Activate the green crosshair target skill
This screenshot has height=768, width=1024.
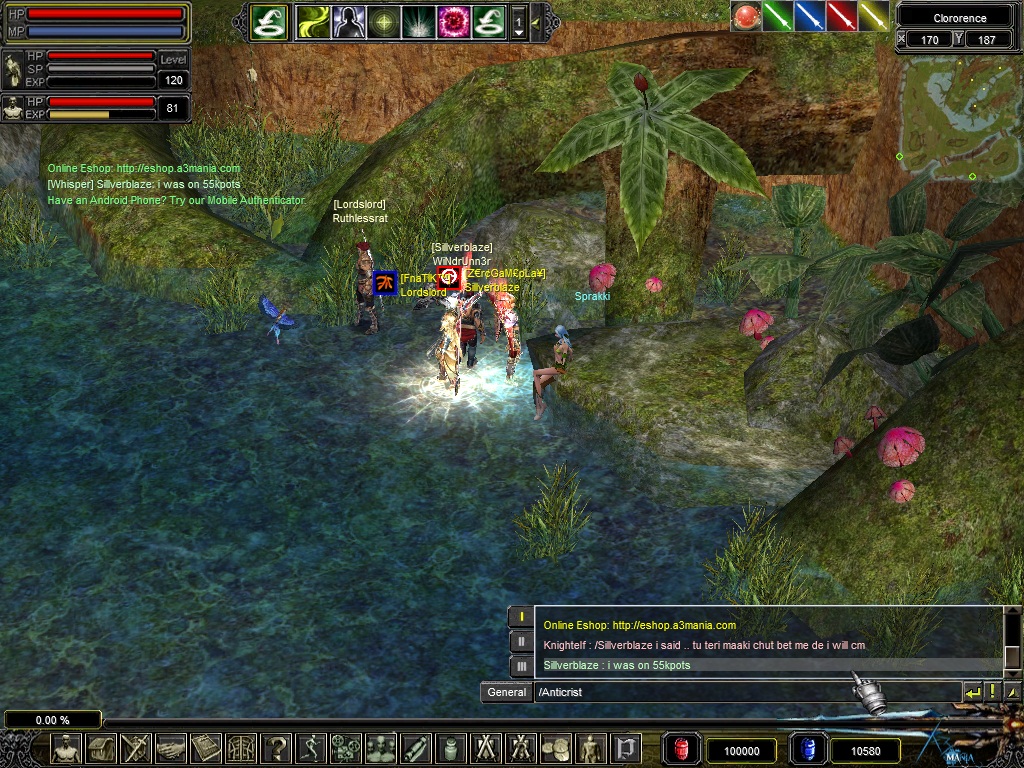click(x=384, y=22)
